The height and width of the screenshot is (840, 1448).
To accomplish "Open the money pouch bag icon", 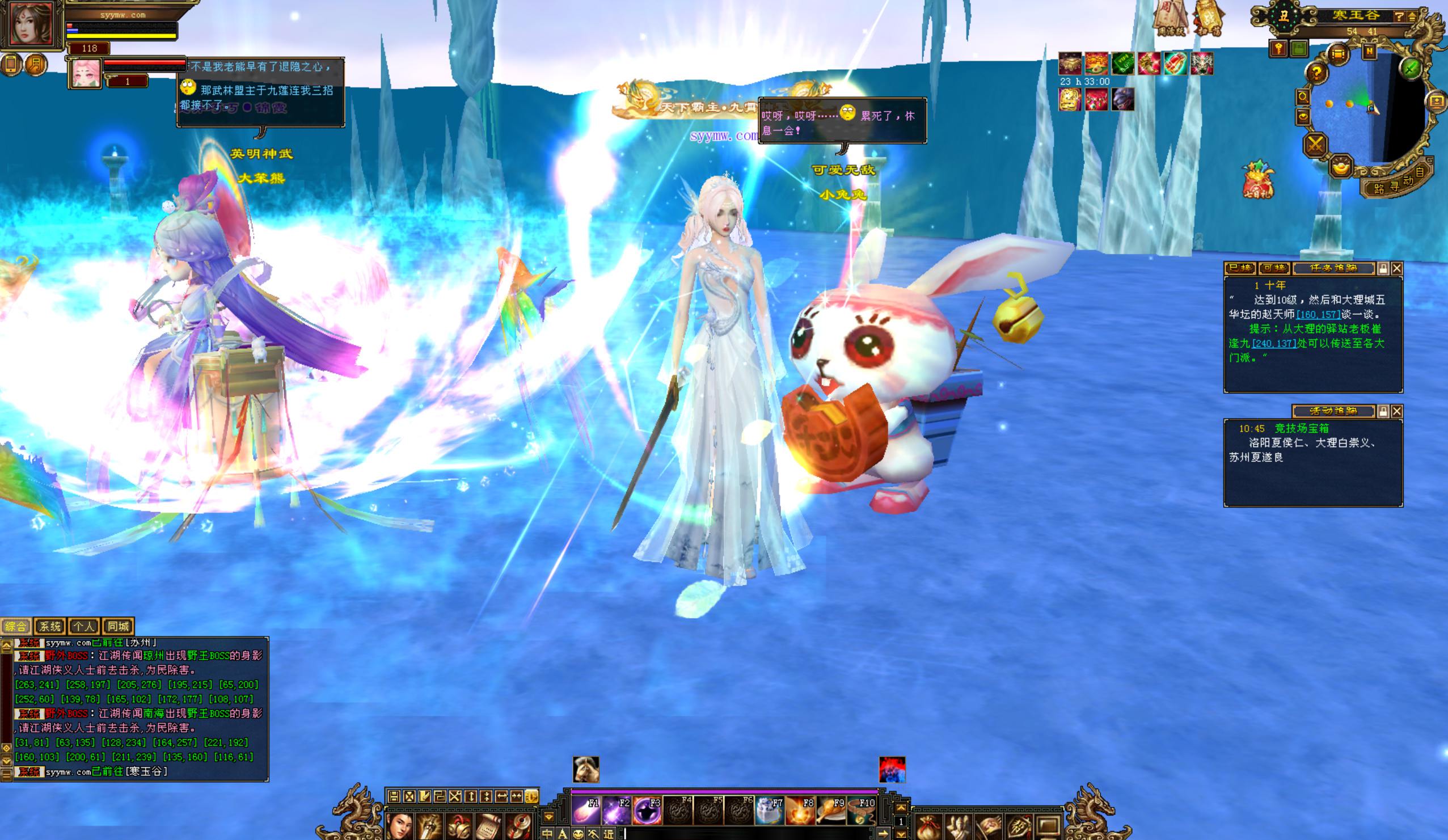I will 929,828.
